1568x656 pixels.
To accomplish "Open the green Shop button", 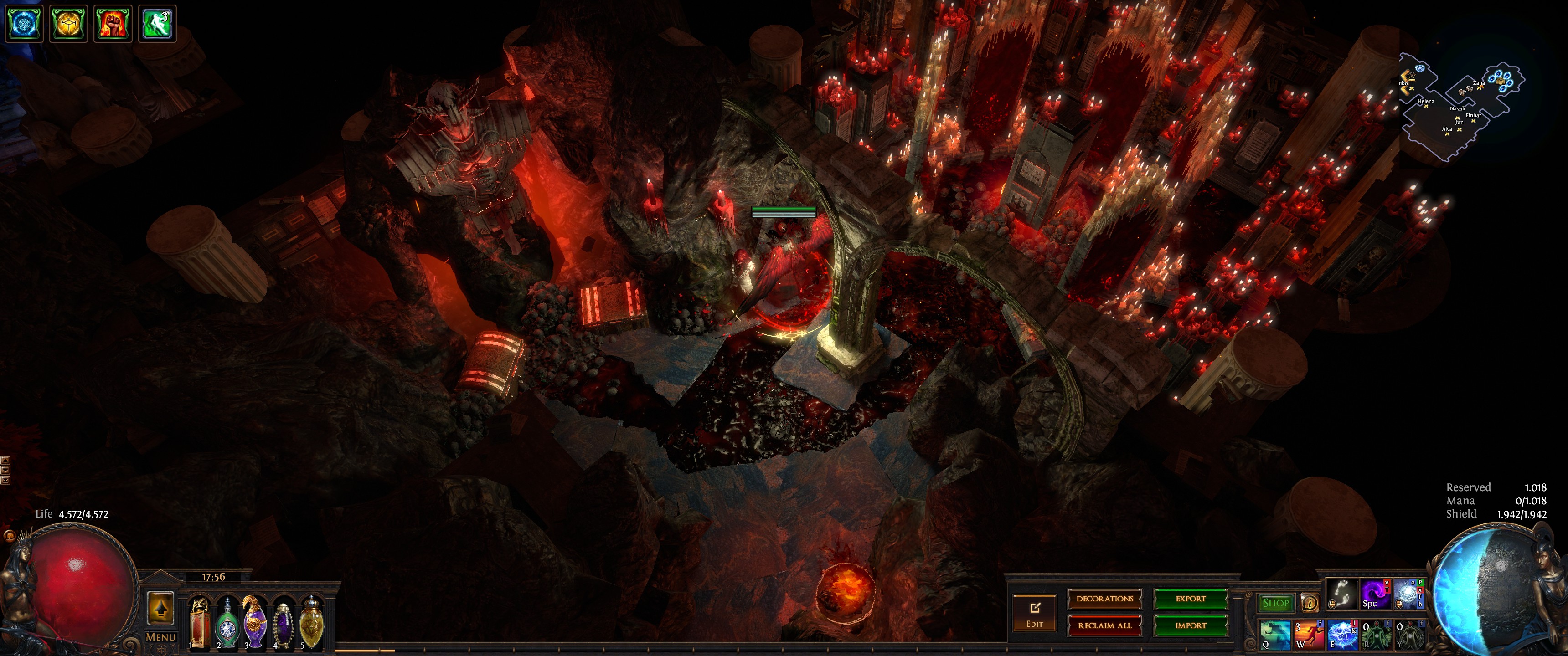I will (x=1276, y=603).
